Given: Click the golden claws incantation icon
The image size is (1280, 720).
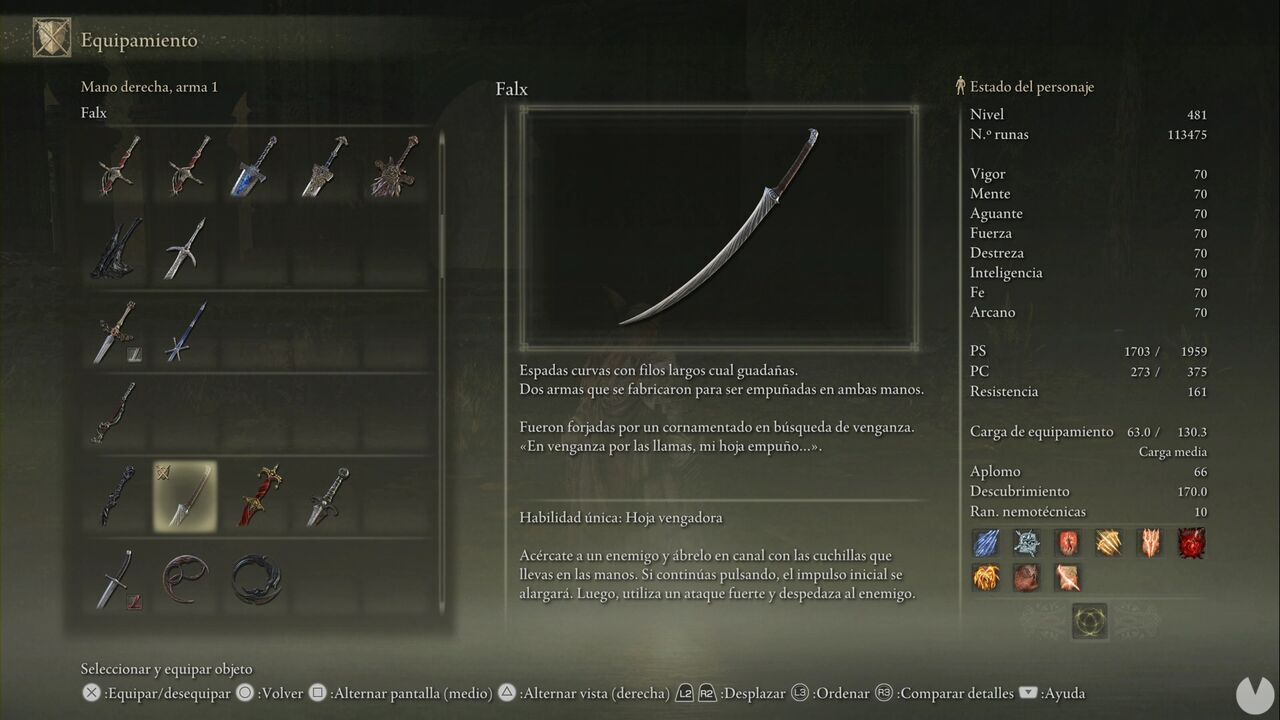Looking at the screenshot, I should 1108,543.
